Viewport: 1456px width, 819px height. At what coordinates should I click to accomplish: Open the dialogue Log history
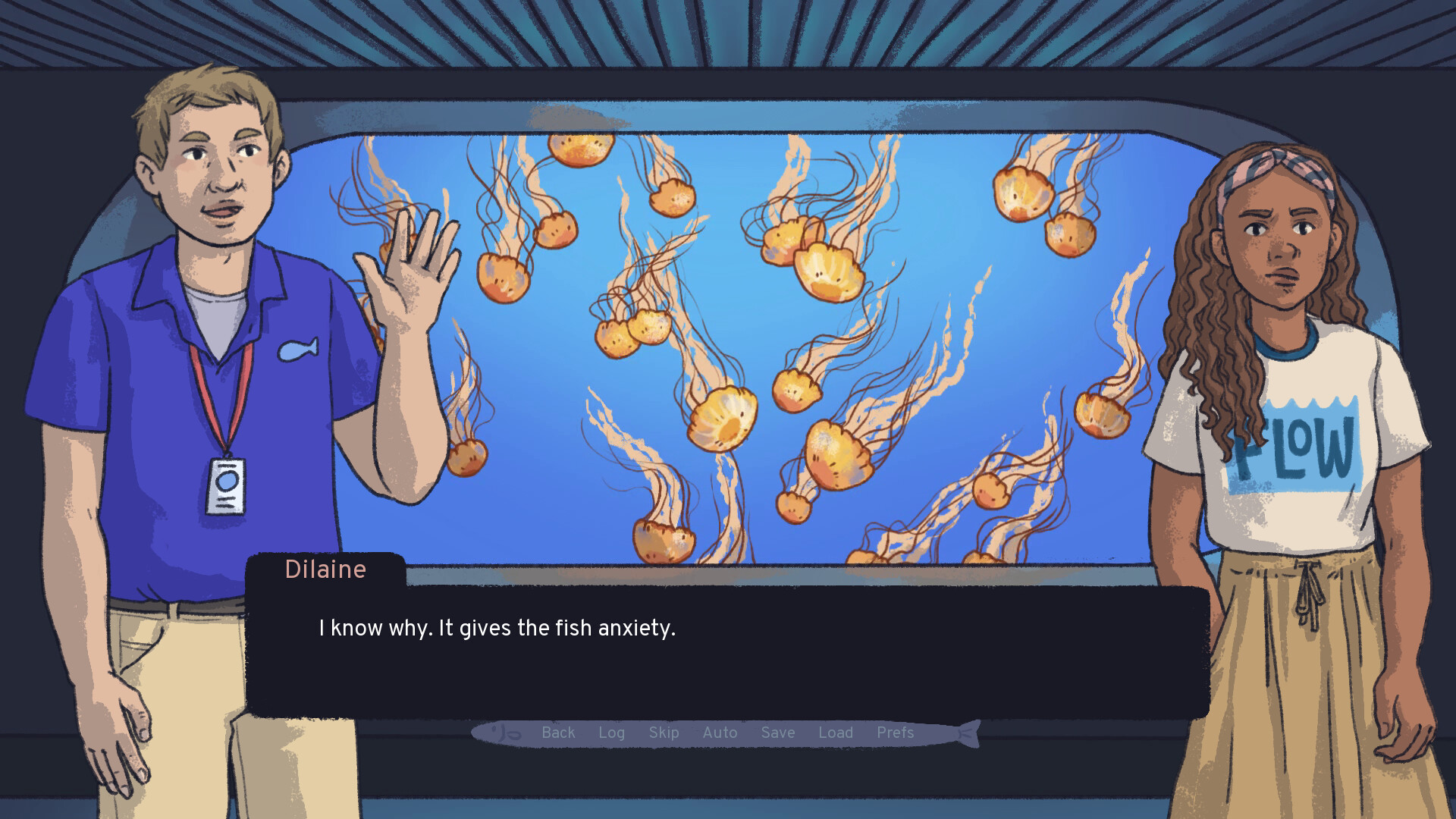click(612, 733)
